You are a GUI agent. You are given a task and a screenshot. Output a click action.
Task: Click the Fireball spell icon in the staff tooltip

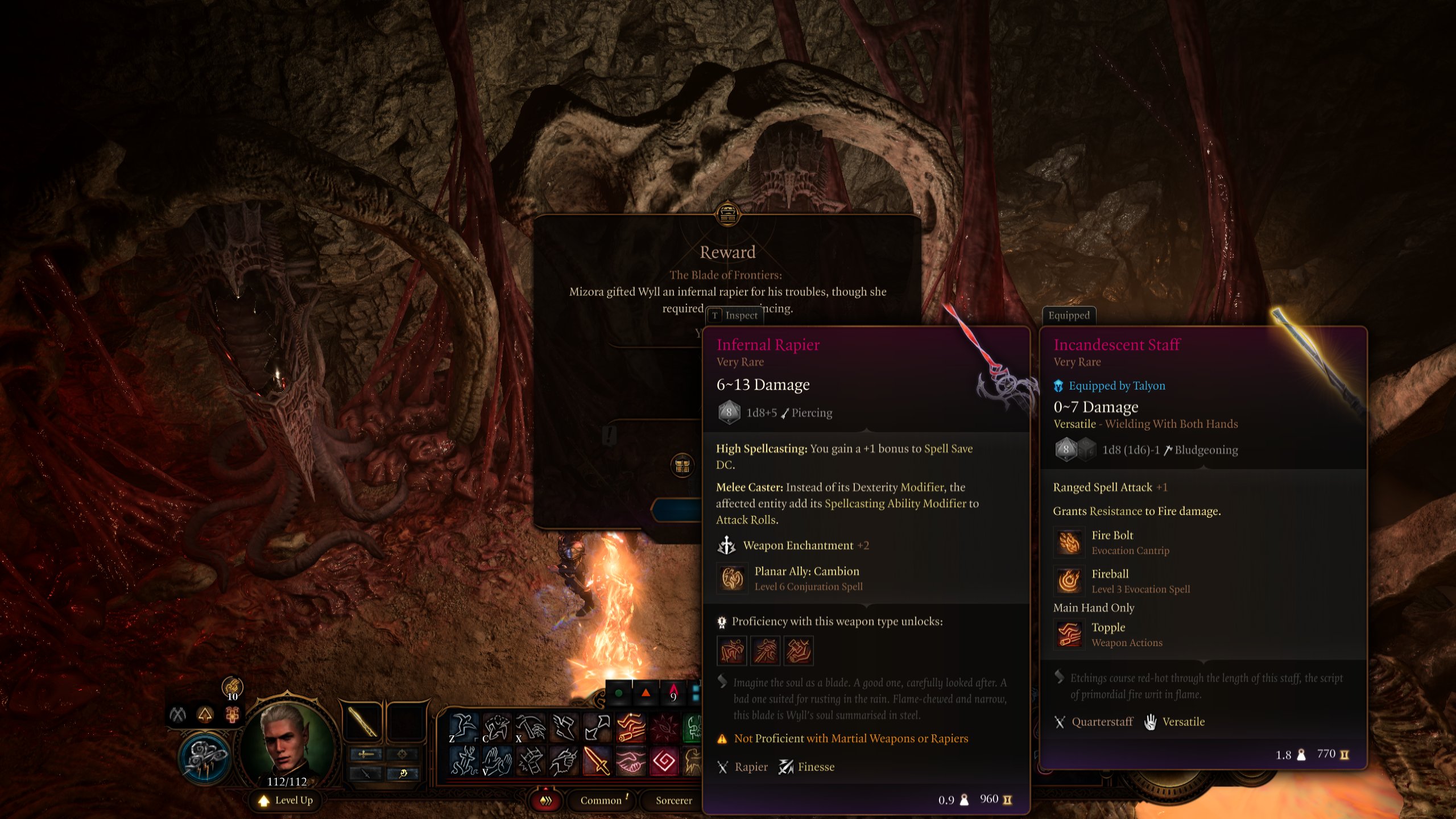pyautogui.click(x=1069, y=580)
